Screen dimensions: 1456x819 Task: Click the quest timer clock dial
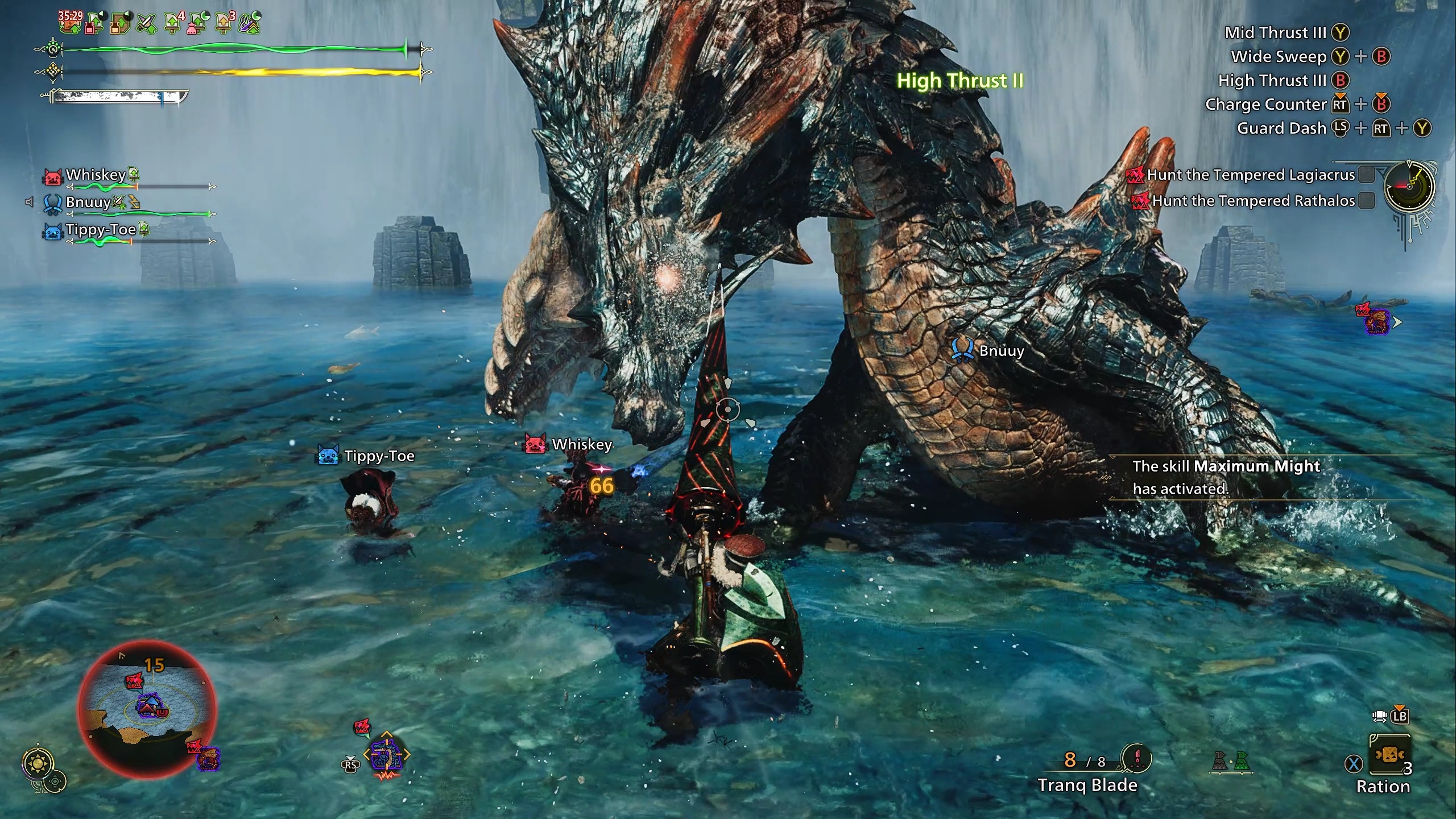point(1409,186)
